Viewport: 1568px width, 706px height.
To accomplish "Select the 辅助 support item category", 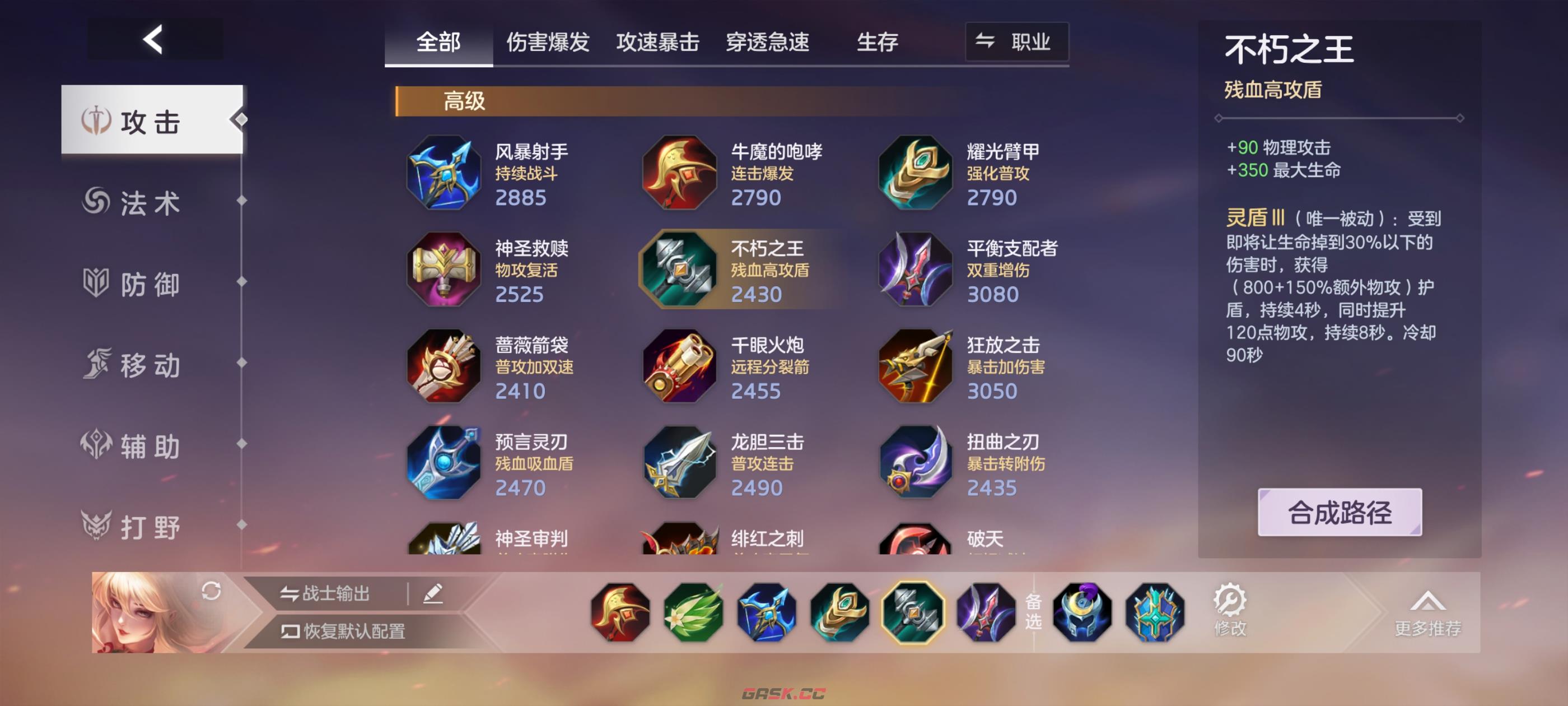I will coord(151,446).
